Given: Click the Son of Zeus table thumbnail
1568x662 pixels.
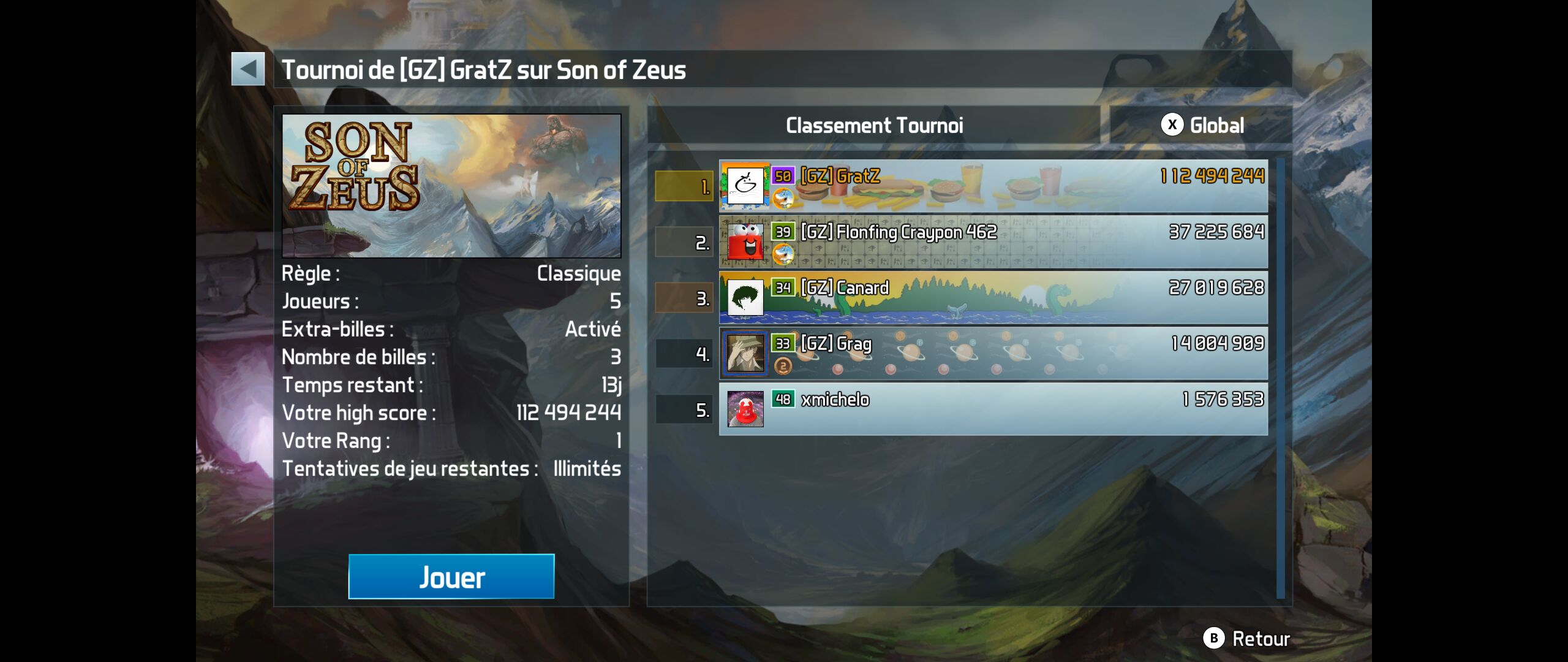Looking at the screenshot, I should pyautogui.click(x=451, y=186).
